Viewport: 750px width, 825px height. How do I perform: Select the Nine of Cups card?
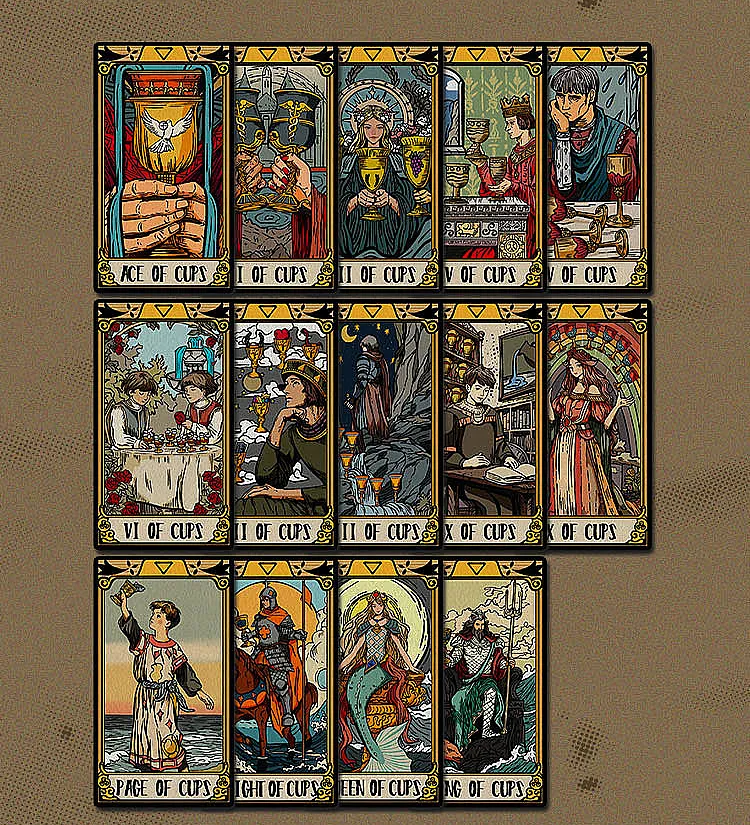[492, 424]
